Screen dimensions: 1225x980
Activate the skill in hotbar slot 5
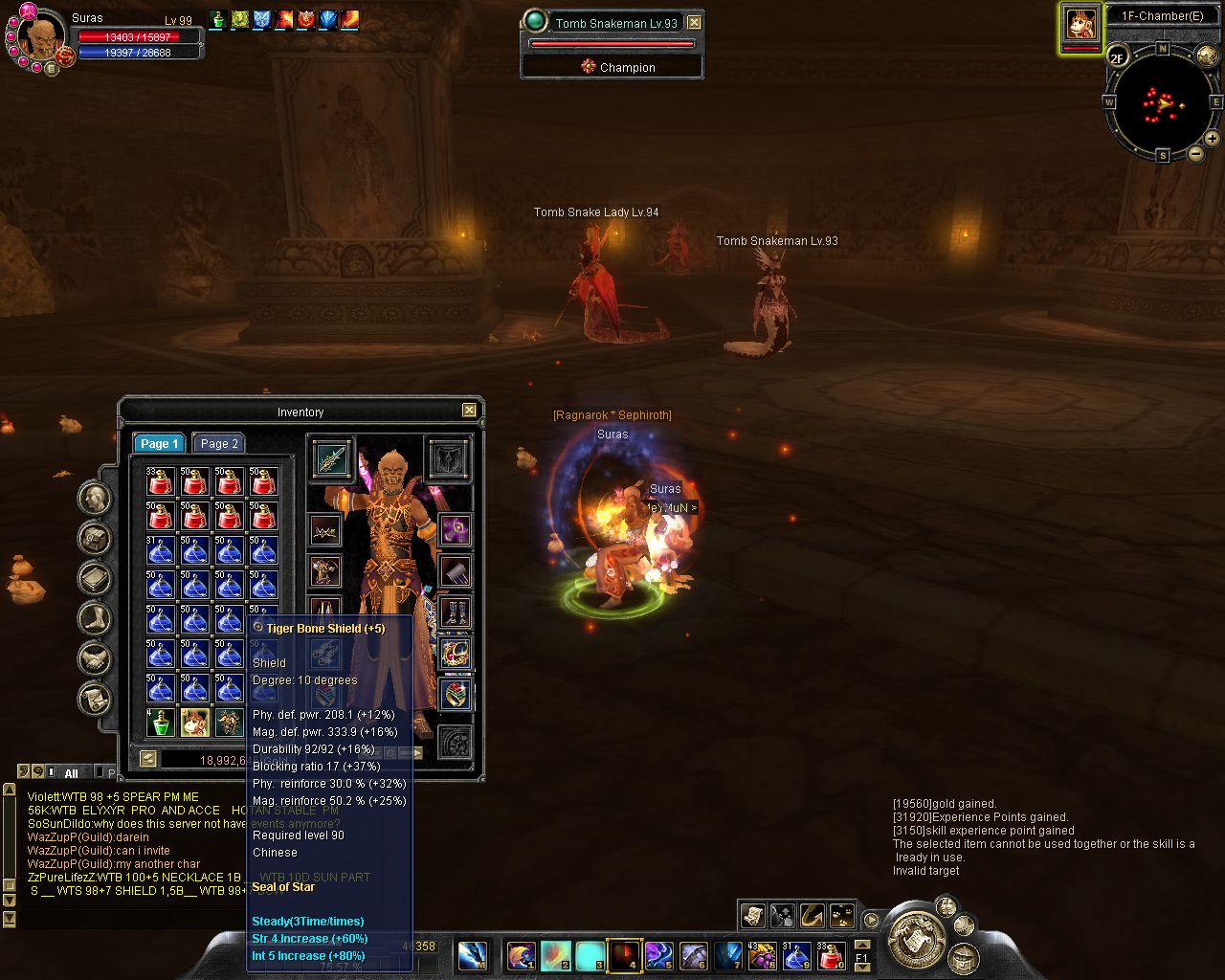(x=658, y=955)
